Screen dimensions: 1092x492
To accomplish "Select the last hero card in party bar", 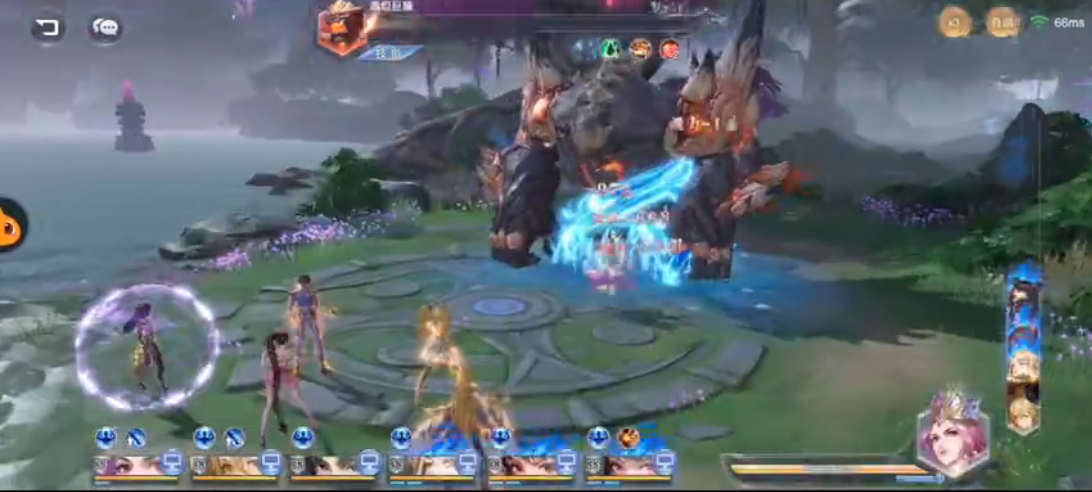I will click(627, 466).
